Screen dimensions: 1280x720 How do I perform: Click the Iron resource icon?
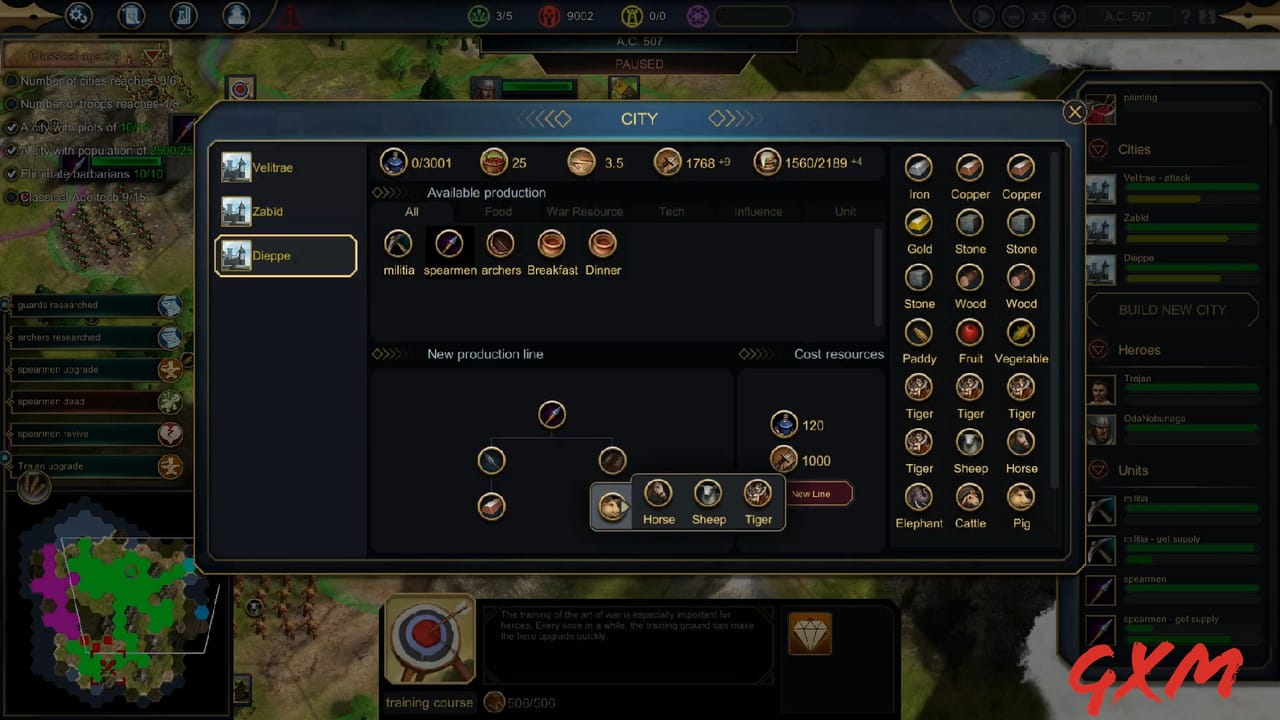tap(918, 169)
